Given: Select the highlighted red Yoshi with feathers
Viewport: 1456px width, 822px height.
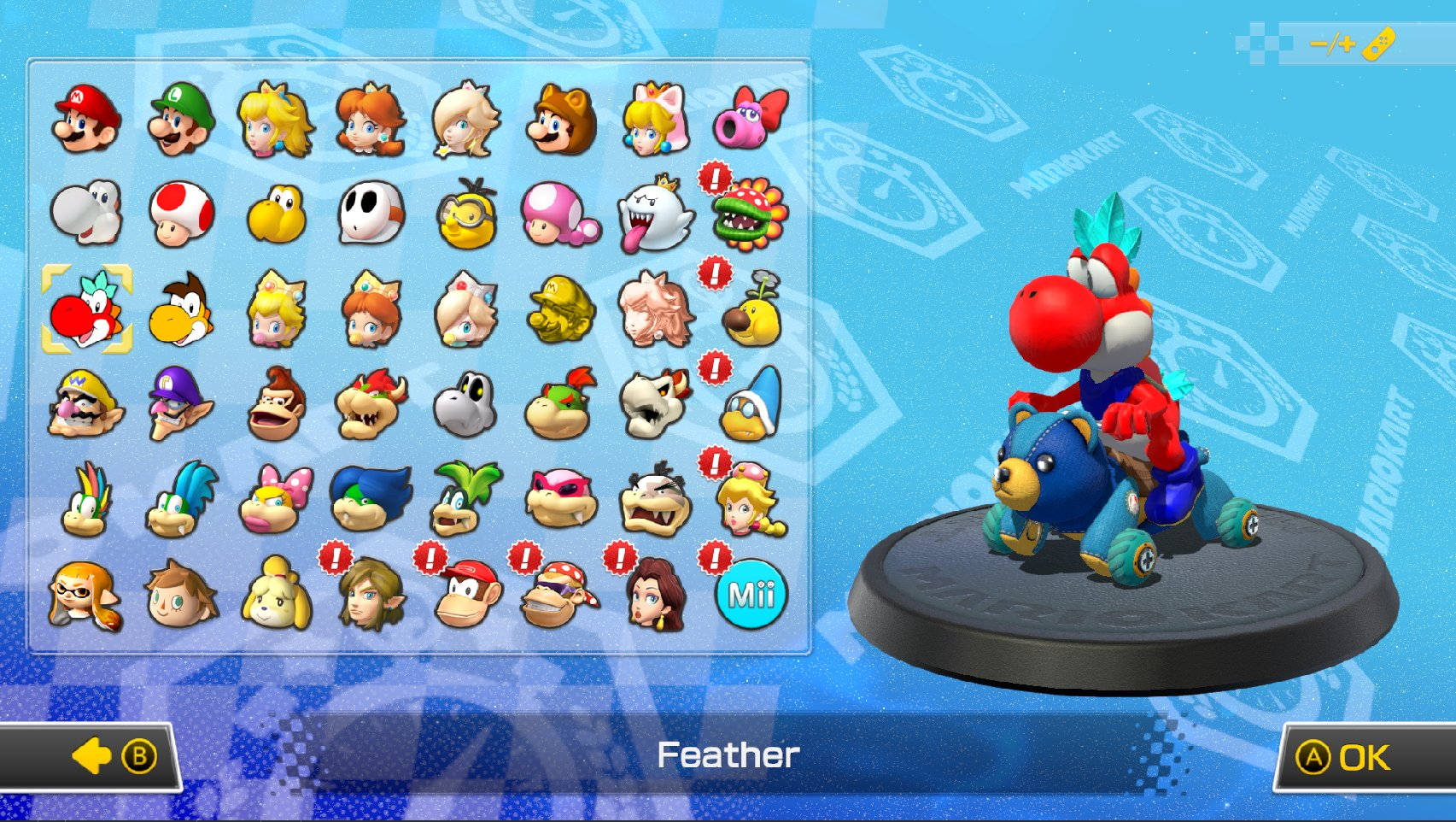Looking at the screenshot, I should [x=86, y=308].
